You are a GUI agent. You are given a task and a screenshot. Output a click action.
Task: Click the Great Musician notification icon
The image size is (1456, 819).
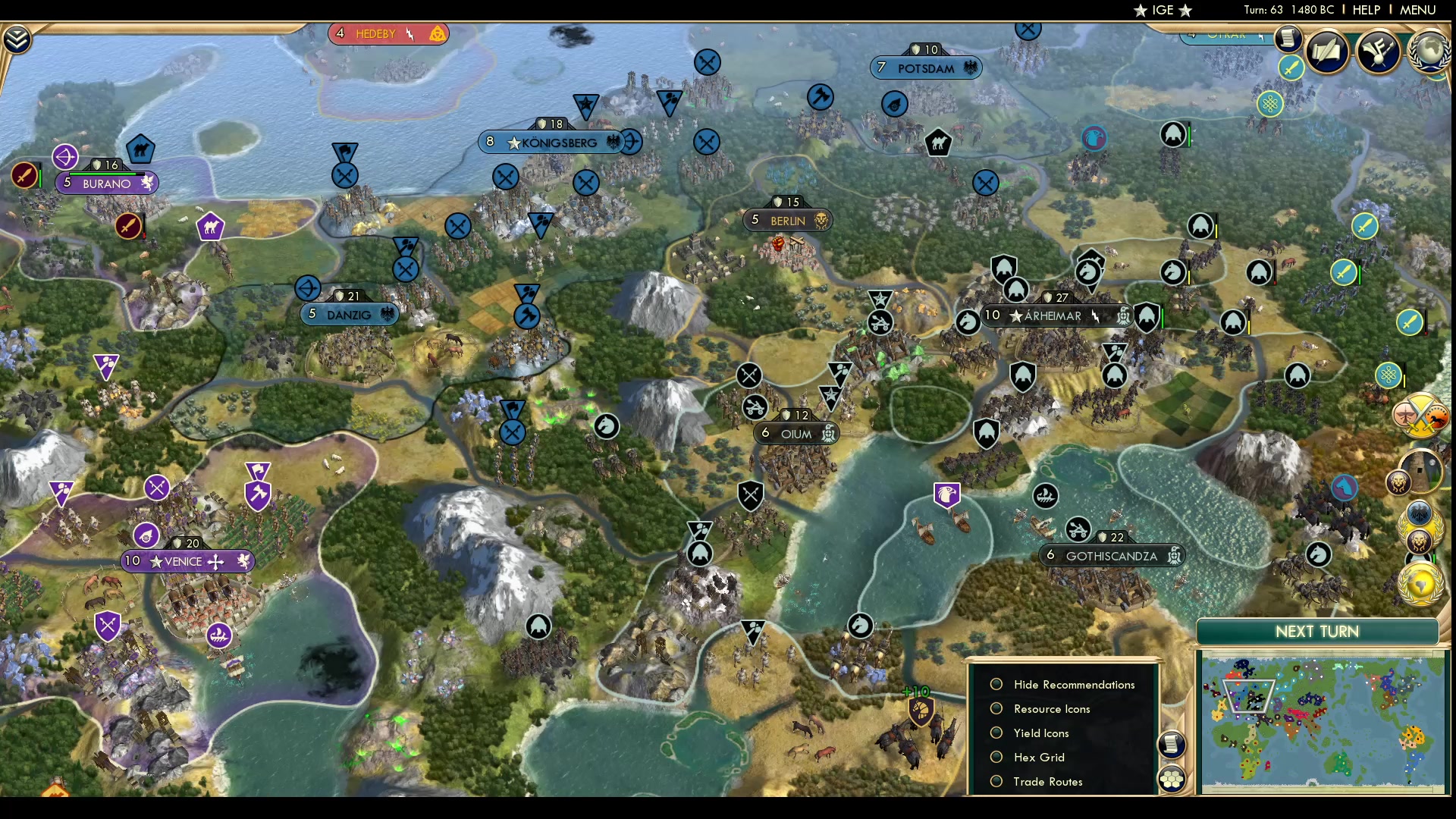click(x=1379, y=53)
